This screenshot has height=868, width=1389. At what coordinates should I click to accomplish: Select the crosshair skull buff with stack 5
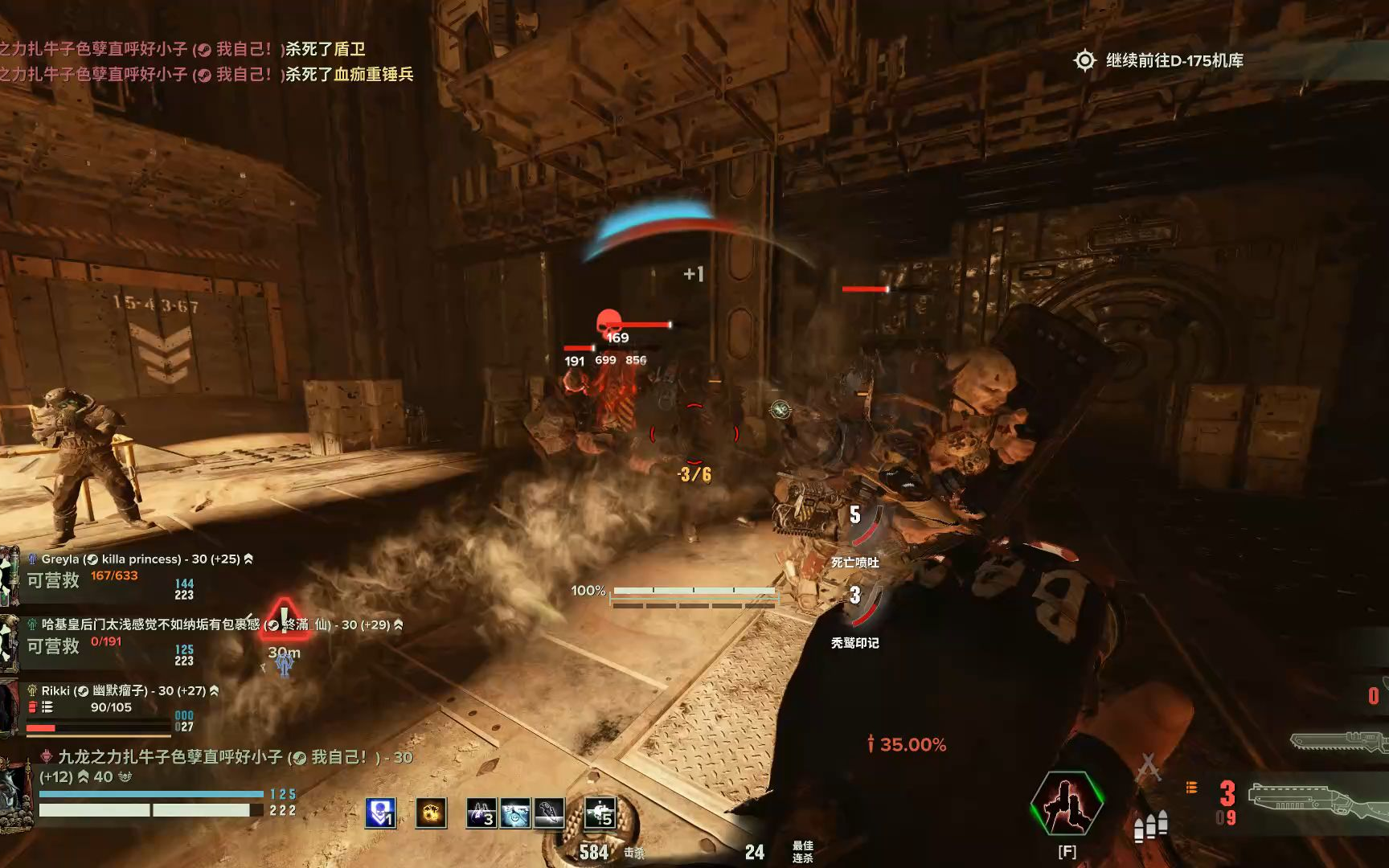599,813
